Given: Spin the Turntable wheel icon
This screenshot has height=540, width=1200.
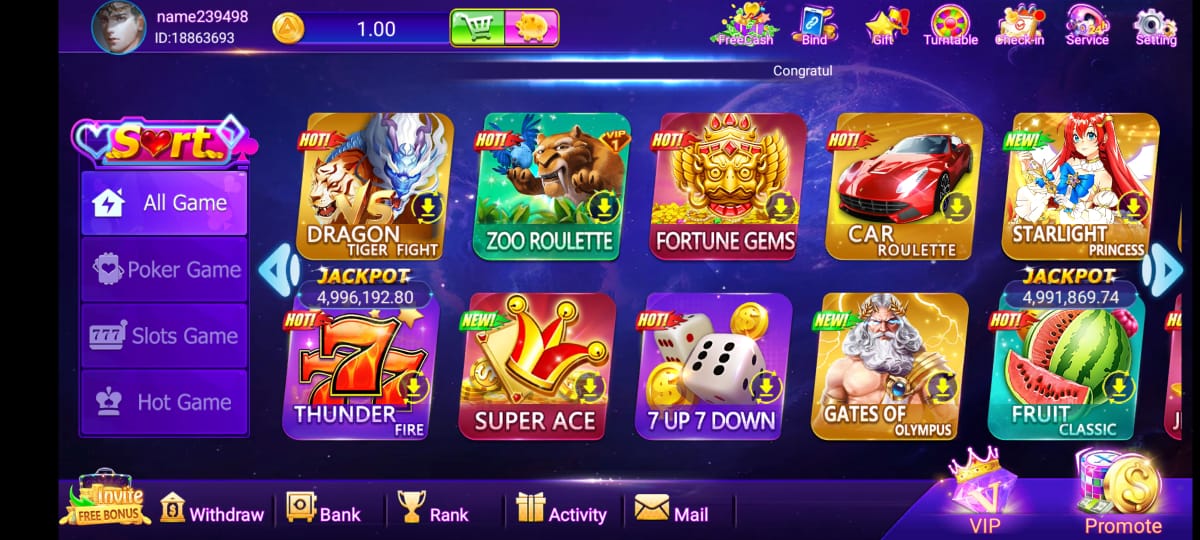Looking at the screenshot, I should (950, 26).
